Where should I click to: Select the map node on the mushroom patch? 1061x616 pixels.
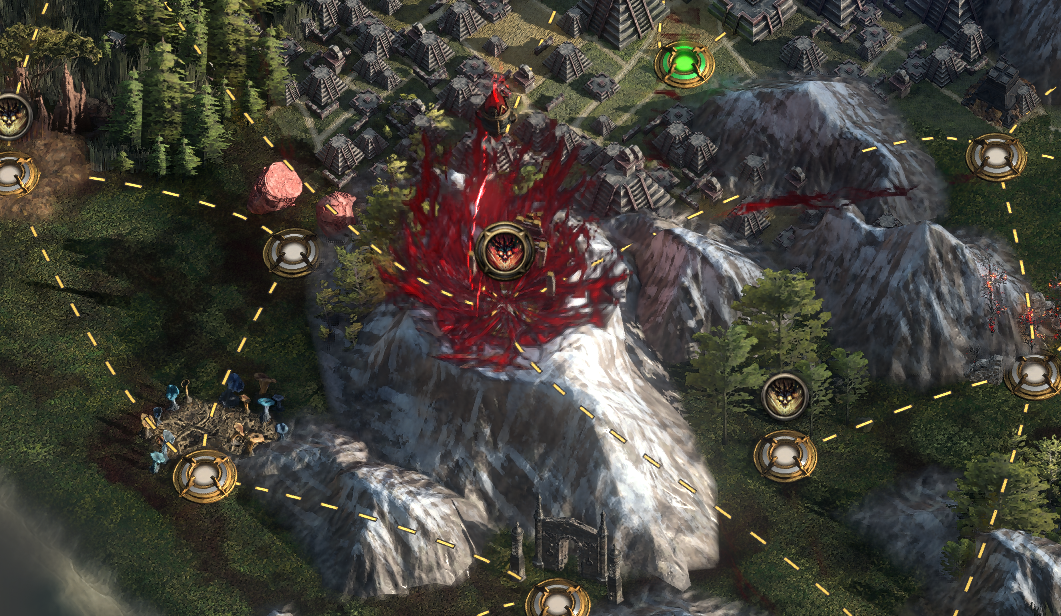tap(205, 476)
